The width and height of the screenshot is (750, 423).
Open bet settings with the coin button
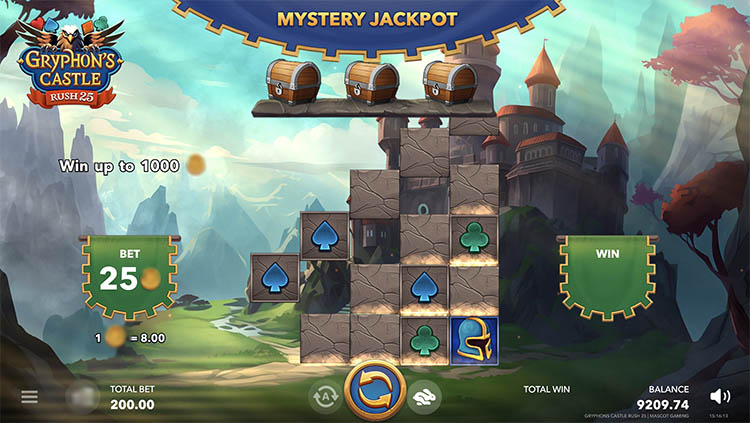coord(81,397)
